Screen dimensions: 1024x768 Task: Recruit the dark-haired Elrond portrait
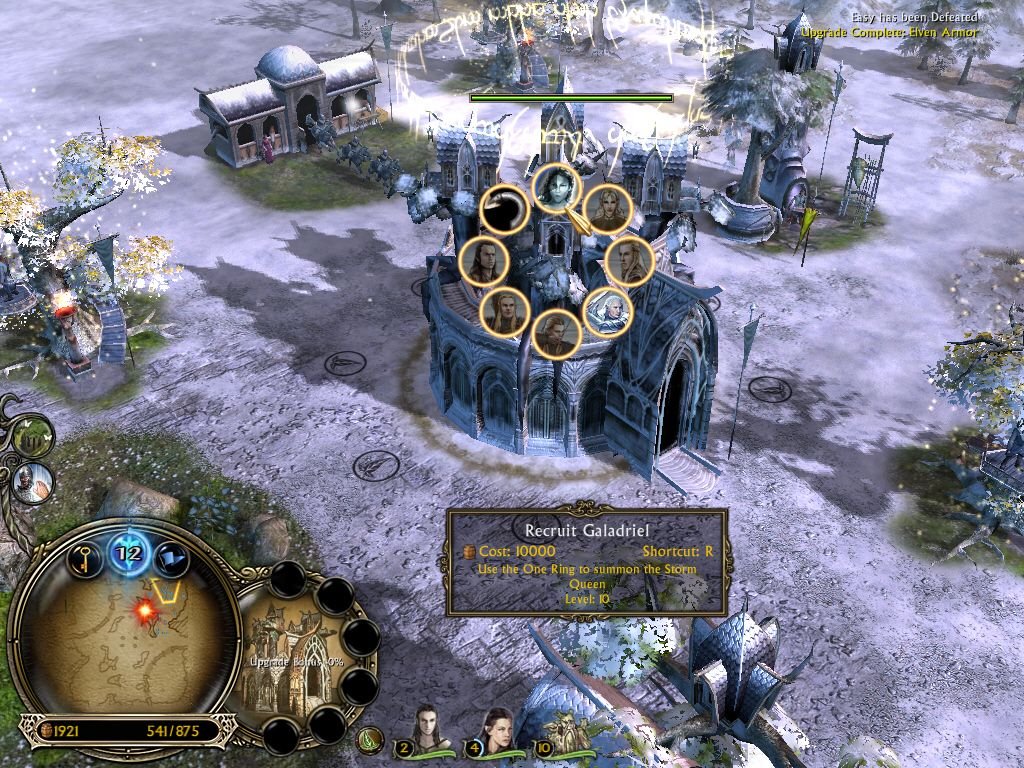tap(482, 261)
